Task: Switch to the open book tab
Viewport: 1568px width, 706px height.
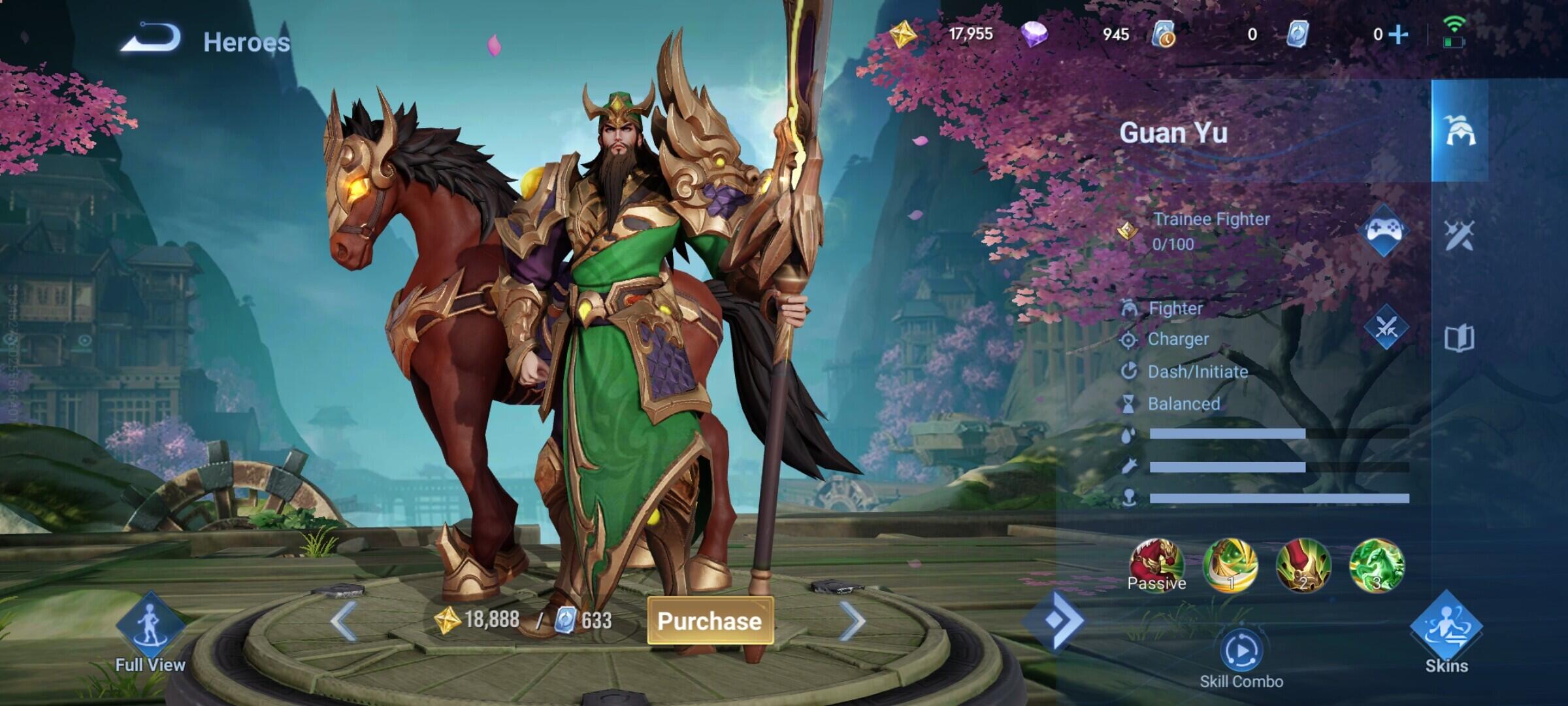Action: coord(1460,339)
